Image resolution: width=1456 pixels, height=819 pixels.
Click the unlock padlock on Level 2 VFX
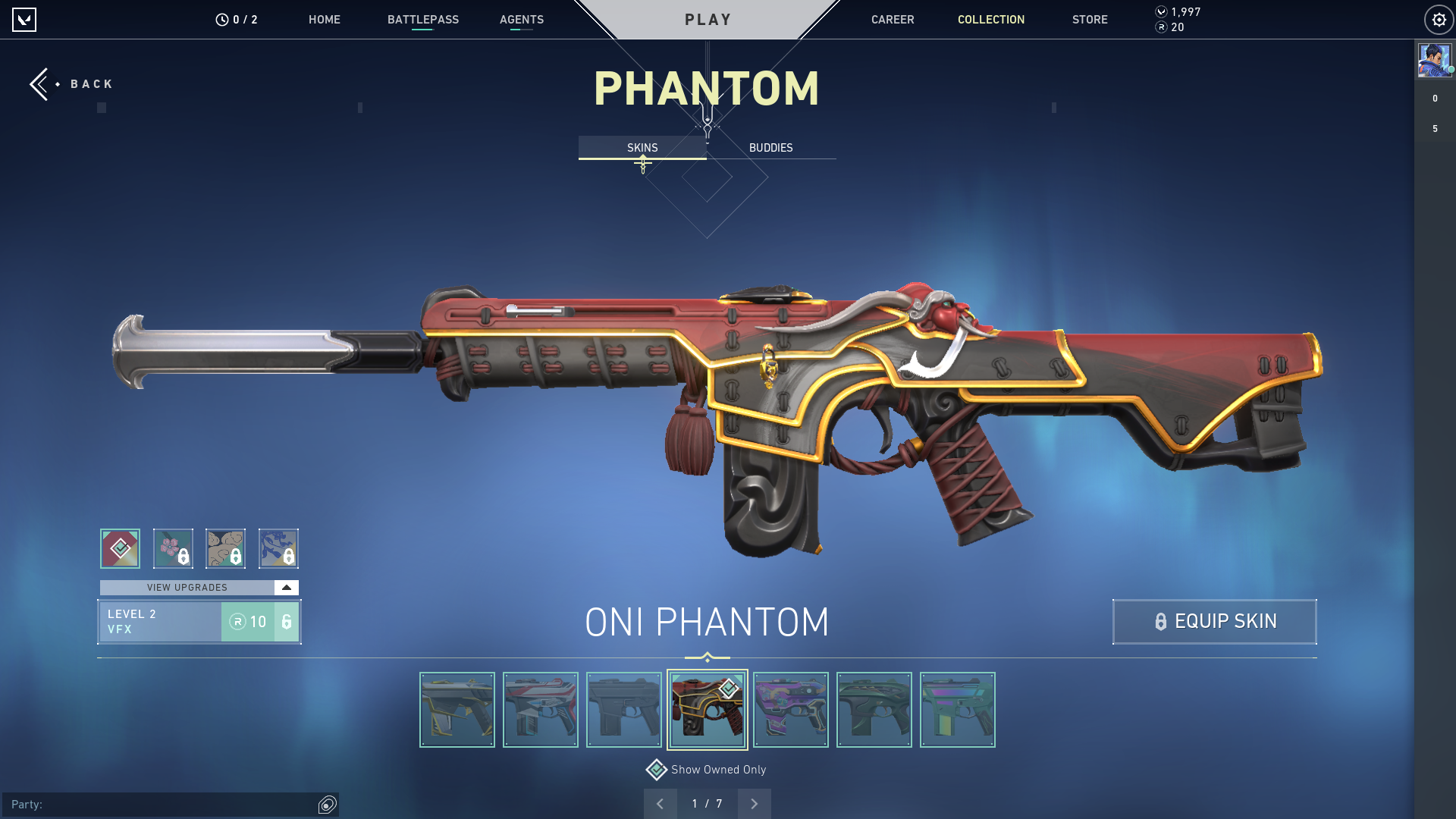pos(285,622)
